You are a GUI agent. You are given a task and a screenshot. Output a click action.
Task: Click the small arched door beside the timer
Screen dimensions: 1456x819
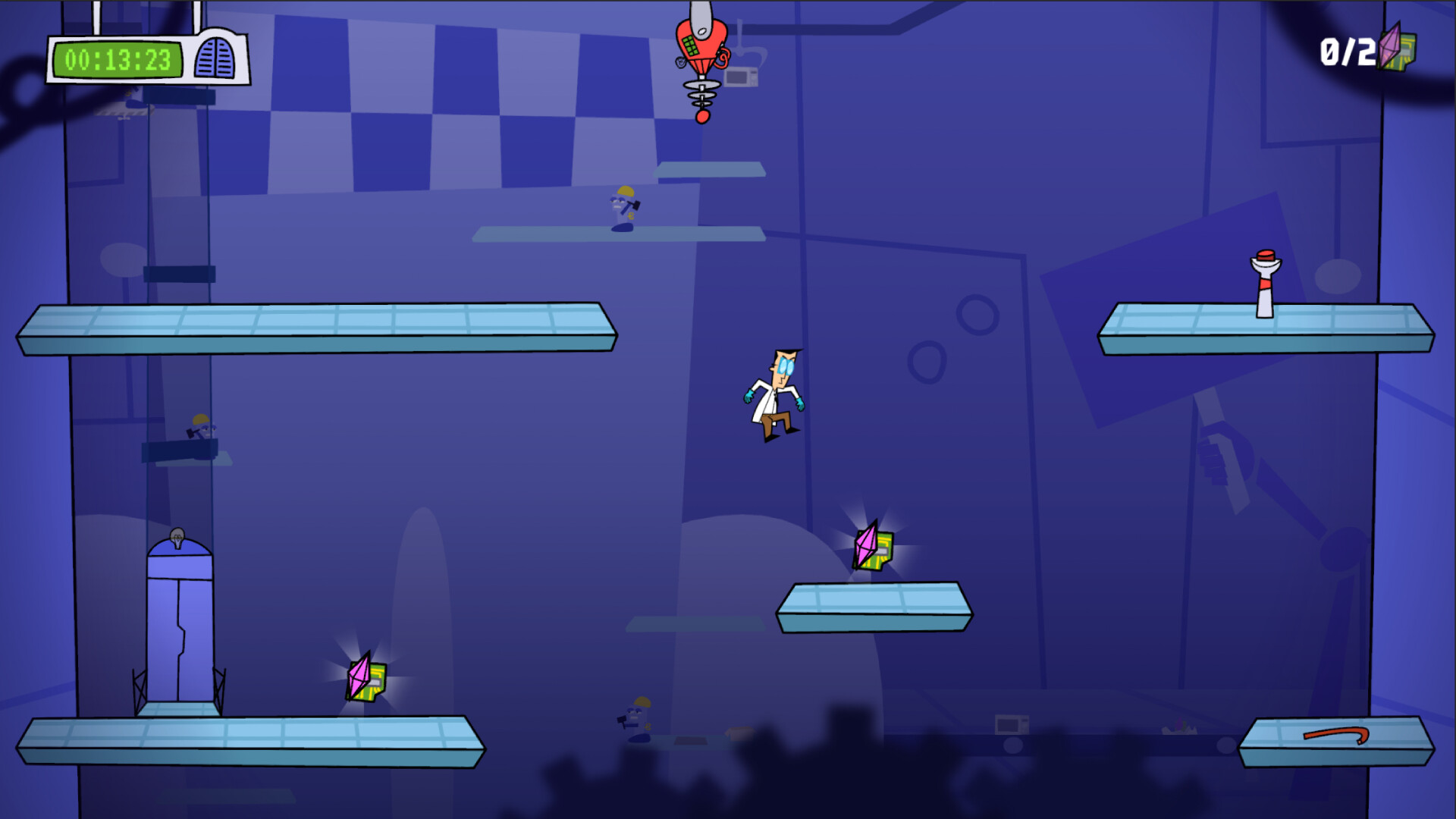pos(213,57)
